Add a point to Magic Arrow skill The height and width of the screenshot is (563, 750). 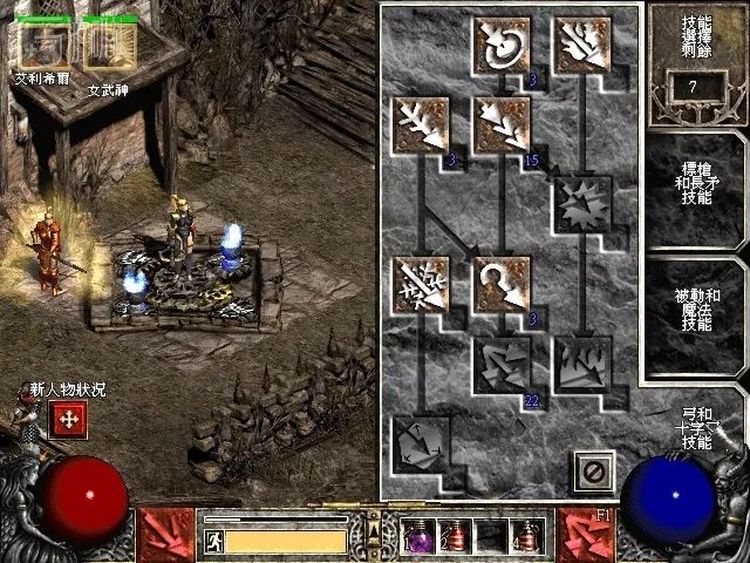502,44
